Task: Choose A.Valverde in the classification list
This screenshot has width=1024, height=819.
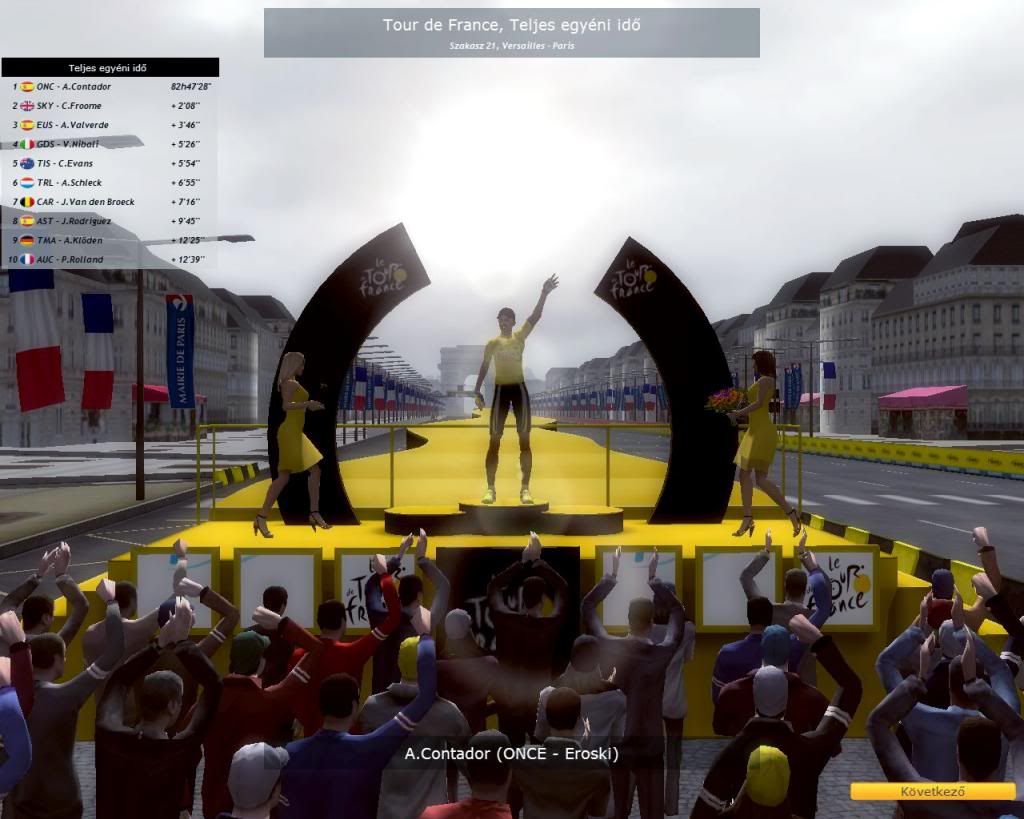Action: coord(108,125)
